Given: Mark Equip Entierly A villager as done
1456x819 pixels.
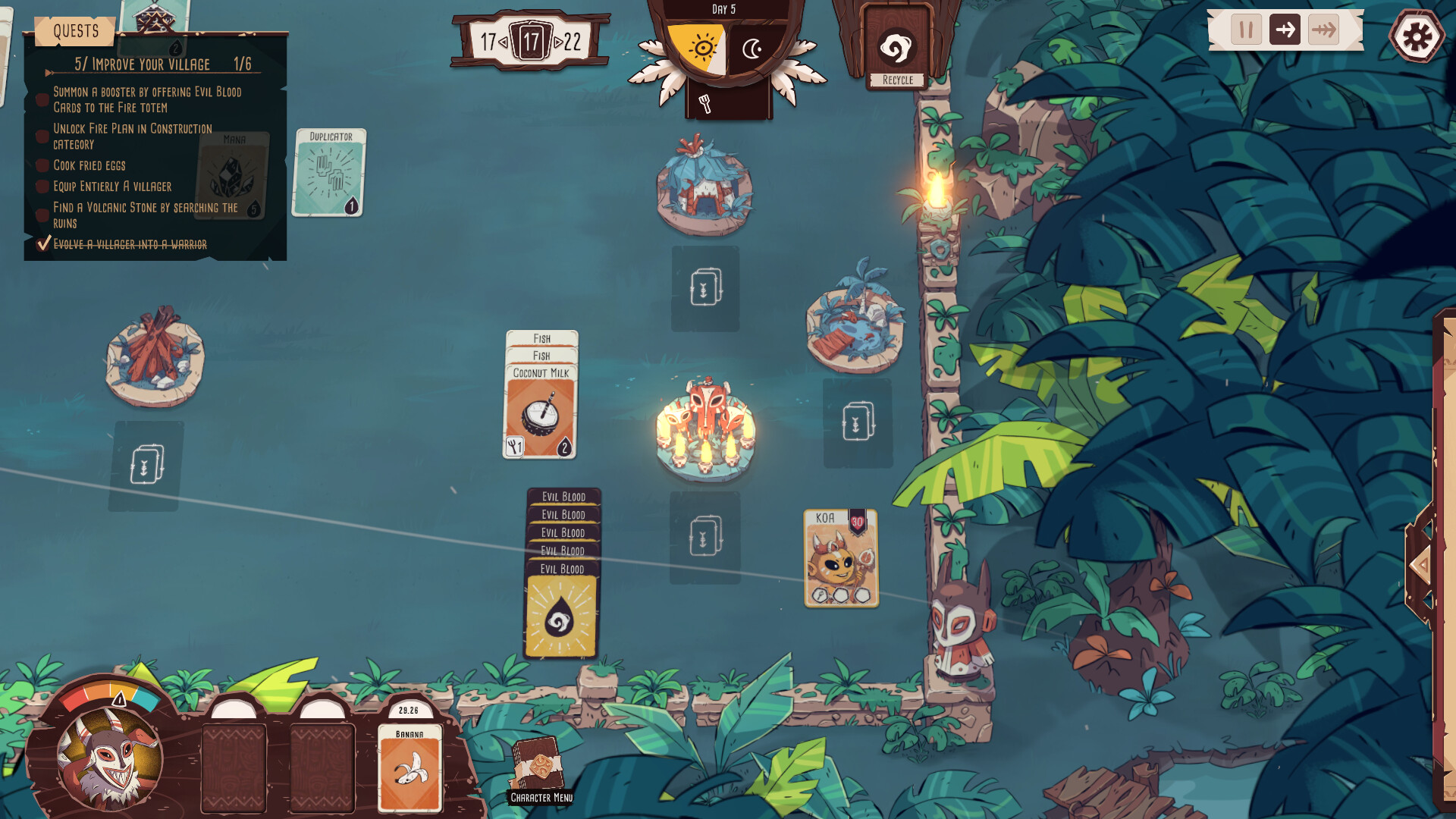Looking at the screenshot, I should pyautogui.click(x=42, y=187).
